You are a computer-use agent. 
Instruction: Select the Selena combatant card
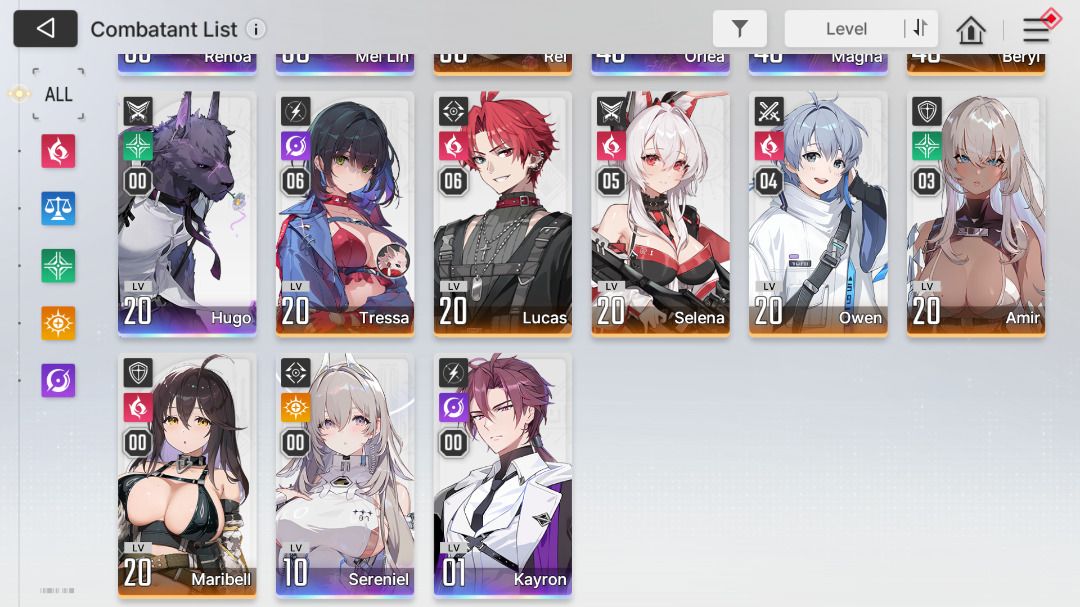660,214
